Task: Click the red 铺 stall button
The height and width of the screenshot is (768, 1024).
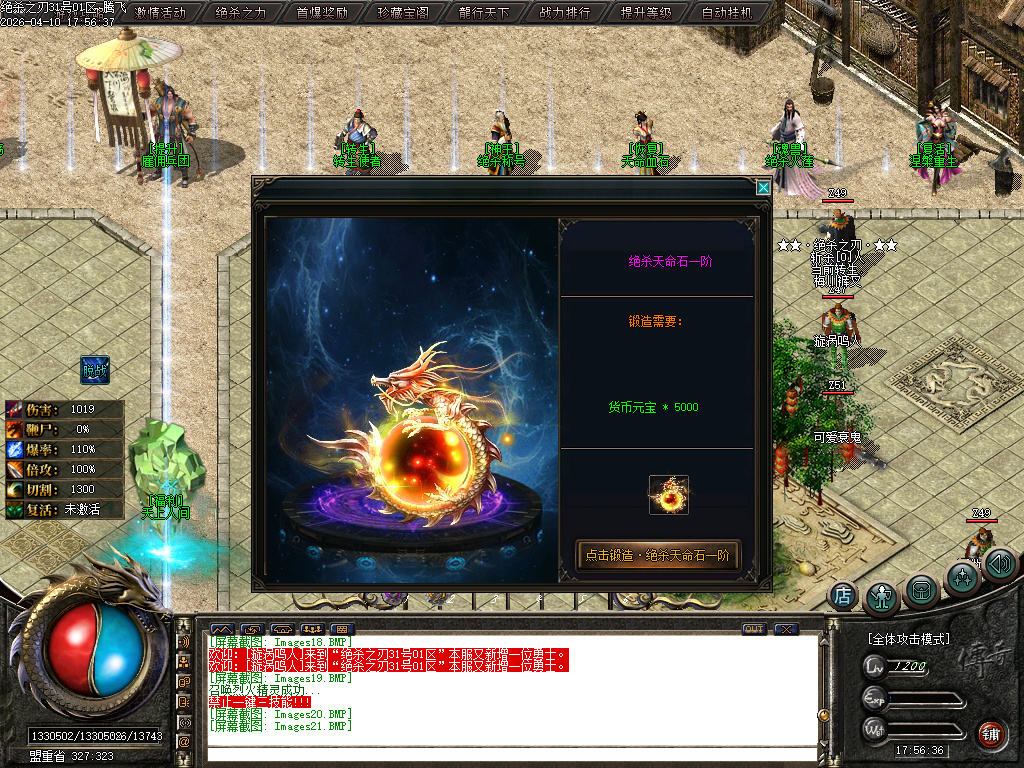Action: (x=991, y=734)
